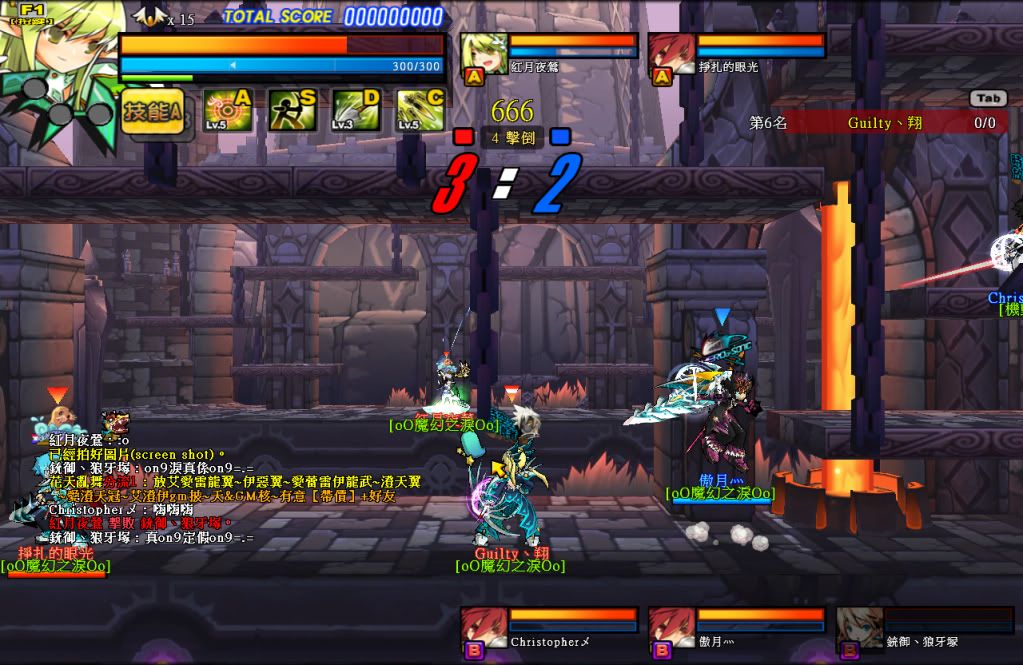Trigger the arrow-streak skill on slot D
Screen dimensions: 1023x665
tap(356, 110)
